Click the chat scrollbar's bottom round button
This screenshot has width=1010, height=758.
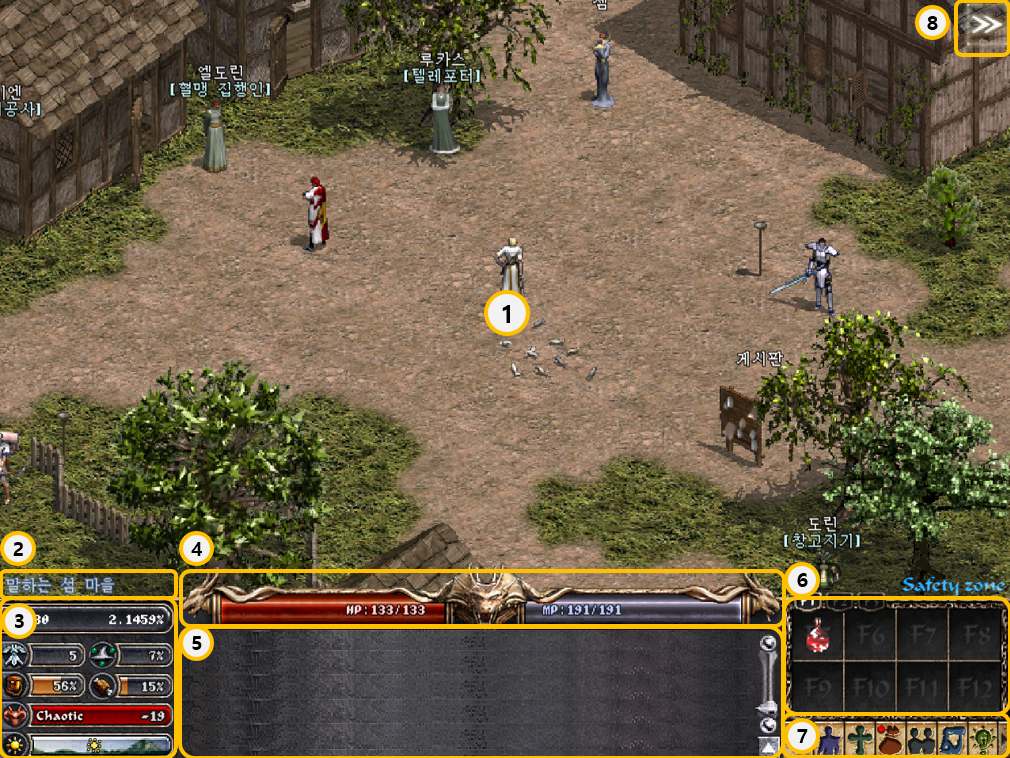click(x=768, y=725)
